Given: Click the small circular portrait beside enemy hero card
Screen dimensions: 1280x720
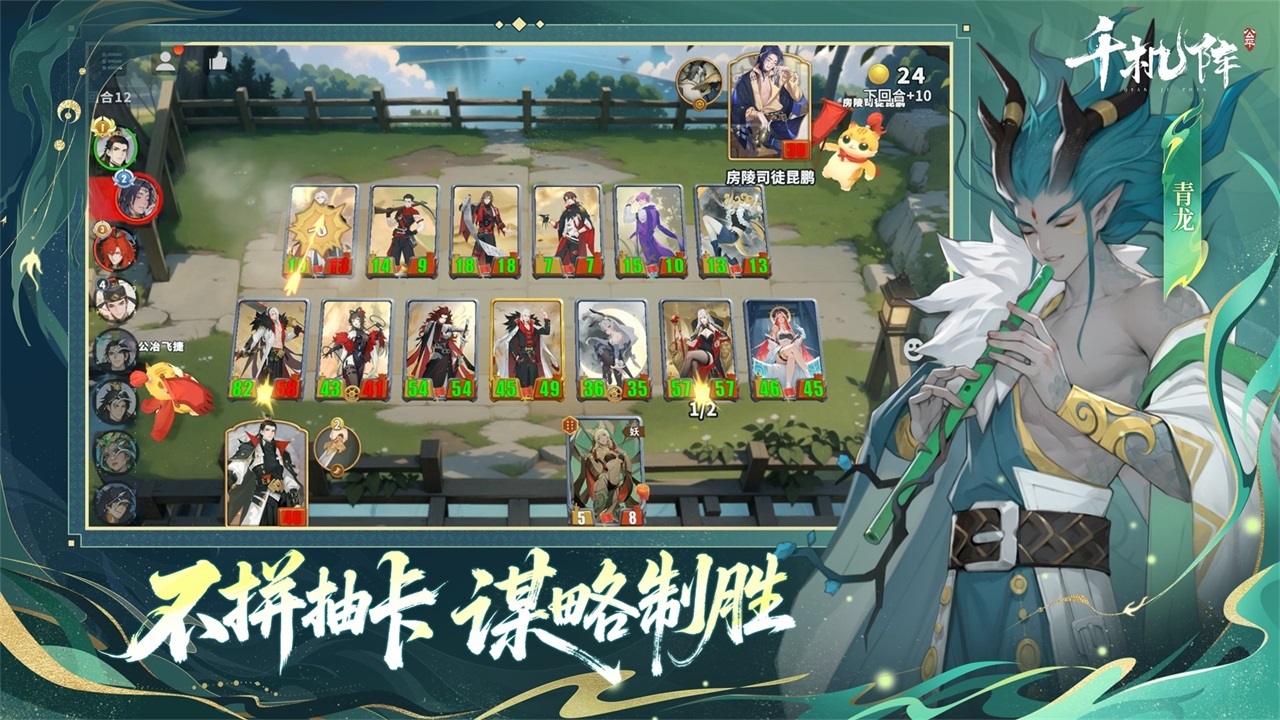Looking at the screenshot, I should pyautogui.click(x=698, y=83).
